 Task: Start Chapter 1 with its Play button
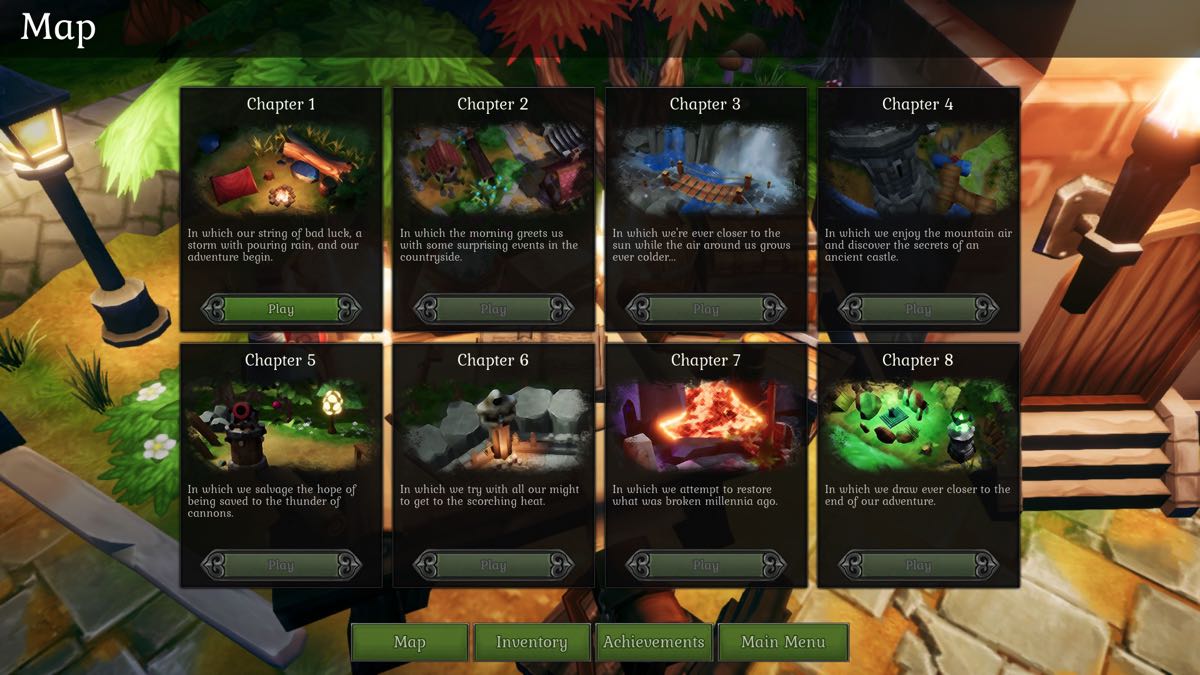coord(281,309)
